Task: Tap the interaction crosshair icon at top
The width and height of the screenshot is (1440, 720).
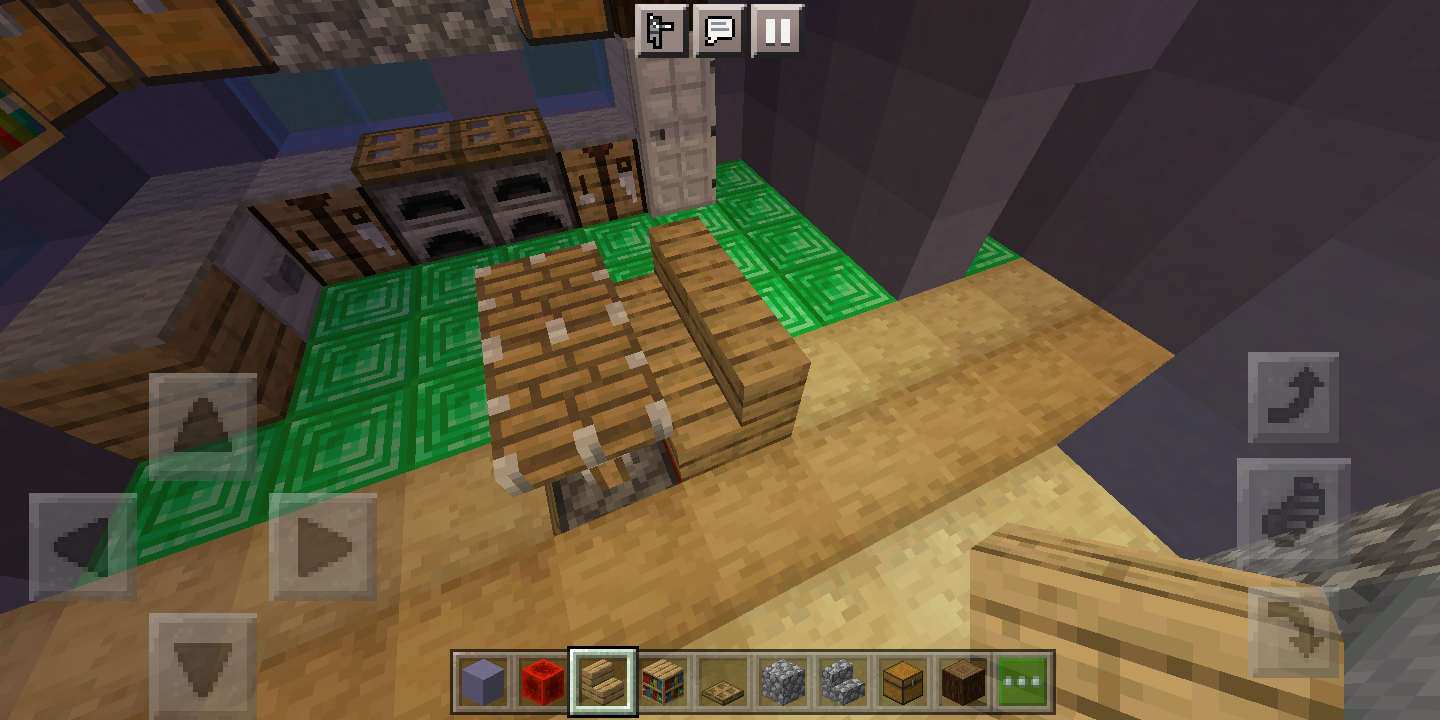Action: coord(662,31)
